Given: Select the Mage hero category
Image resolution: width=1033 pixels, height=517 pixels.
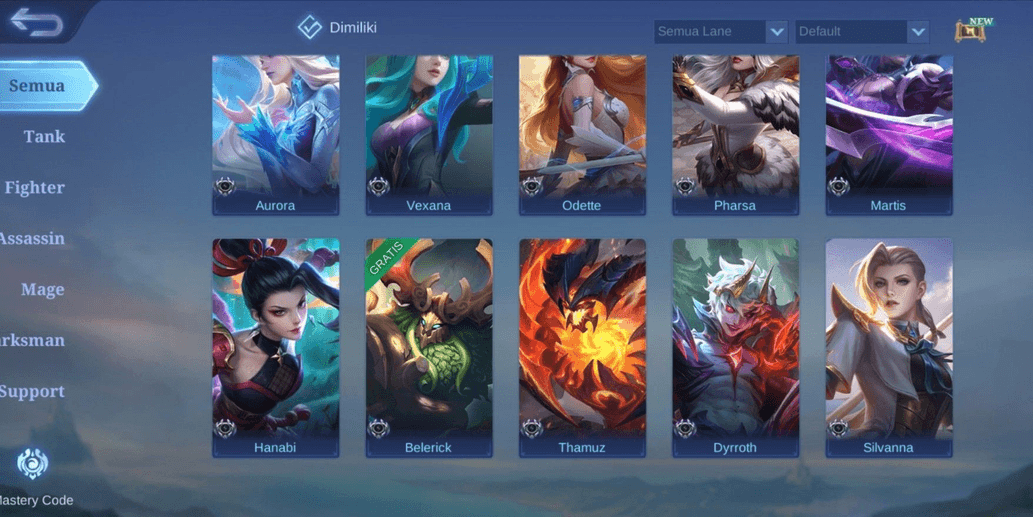Looking at the screenshot, I should (42, 290).
